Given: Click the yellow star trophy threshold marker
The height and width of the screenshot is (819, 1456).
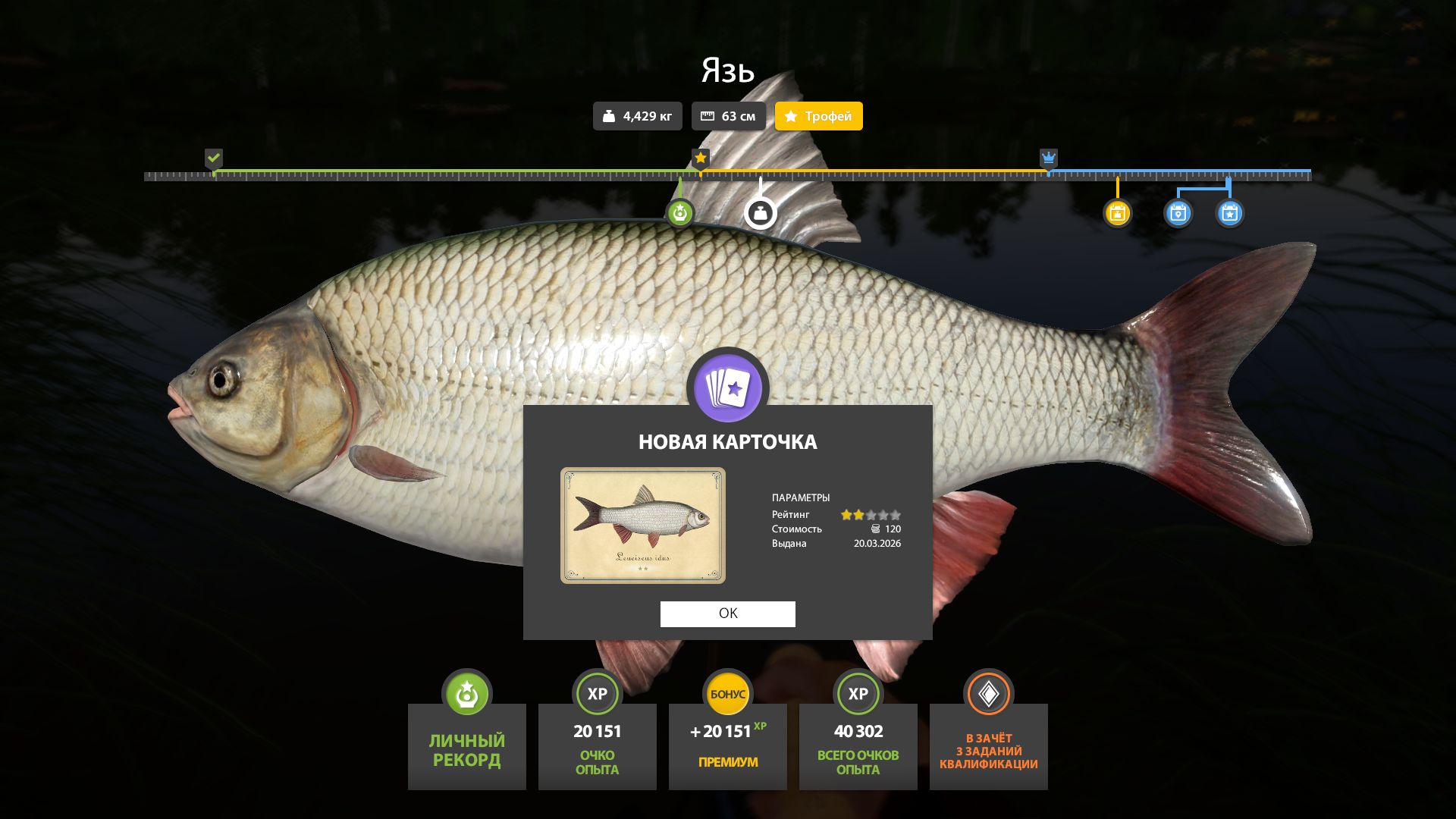Looking at the screenshot, I should pos(701,158).
